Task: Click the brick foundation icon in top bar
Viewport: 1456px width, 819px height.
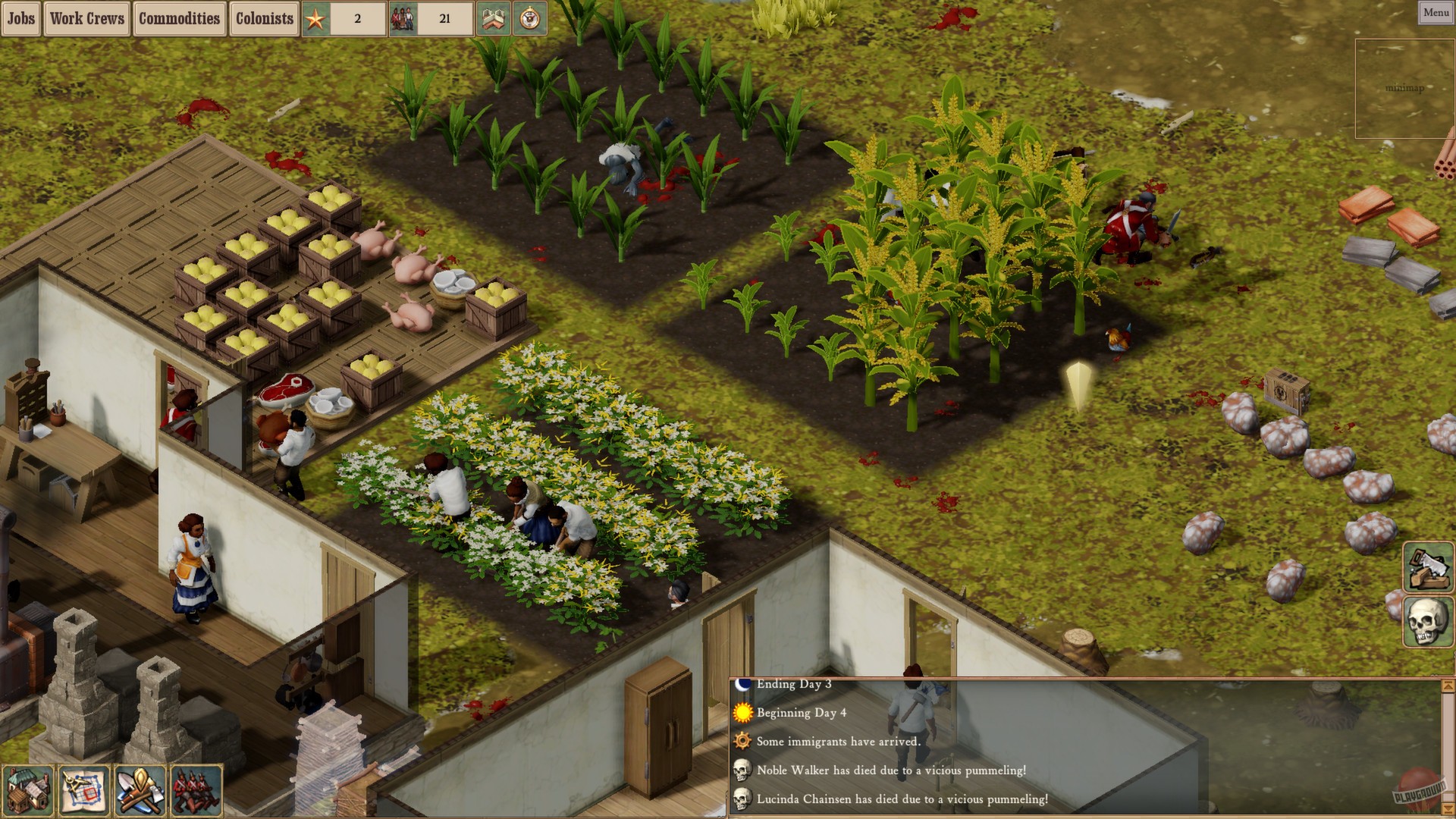Action: pyautogui.click(x=494, y=19)
